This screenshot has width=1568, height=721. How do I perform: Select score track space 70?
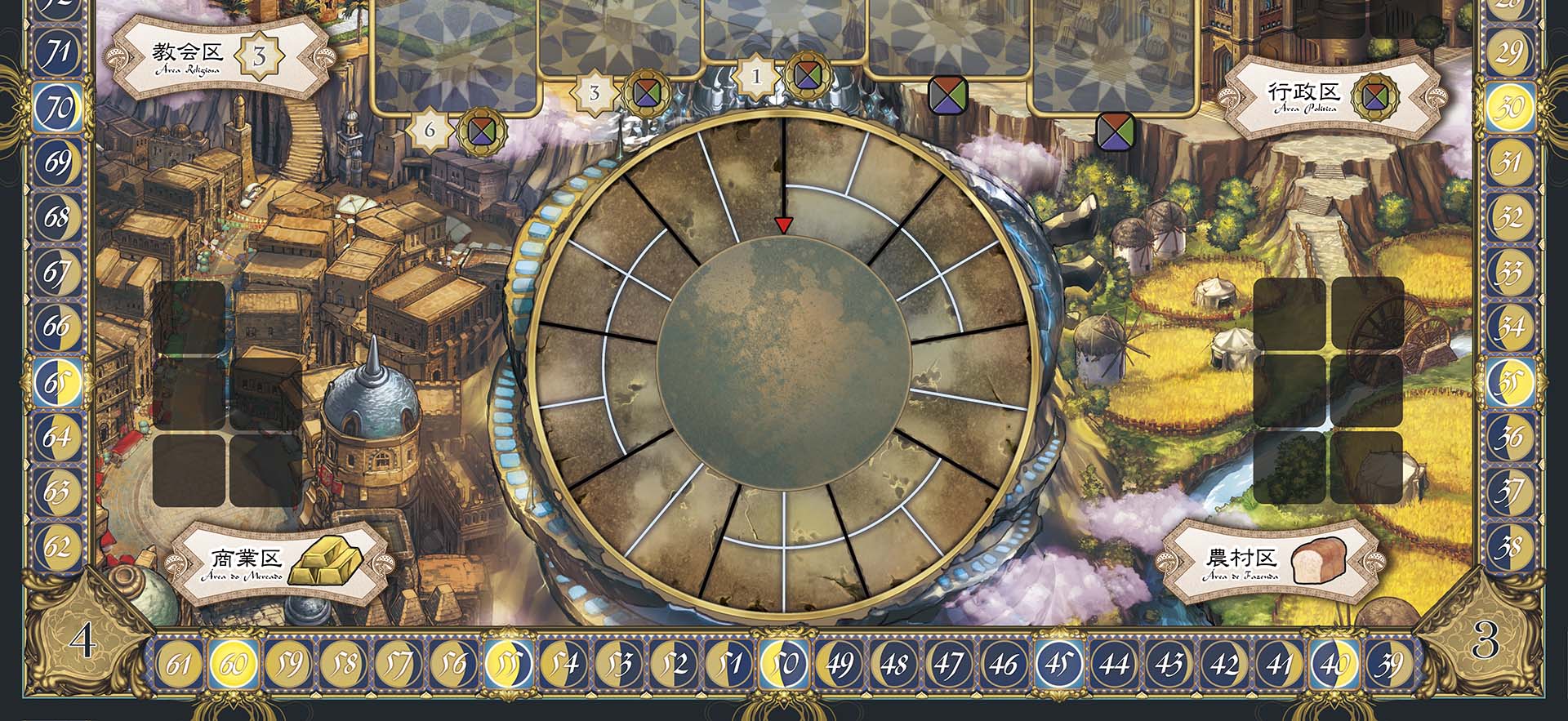58,108
